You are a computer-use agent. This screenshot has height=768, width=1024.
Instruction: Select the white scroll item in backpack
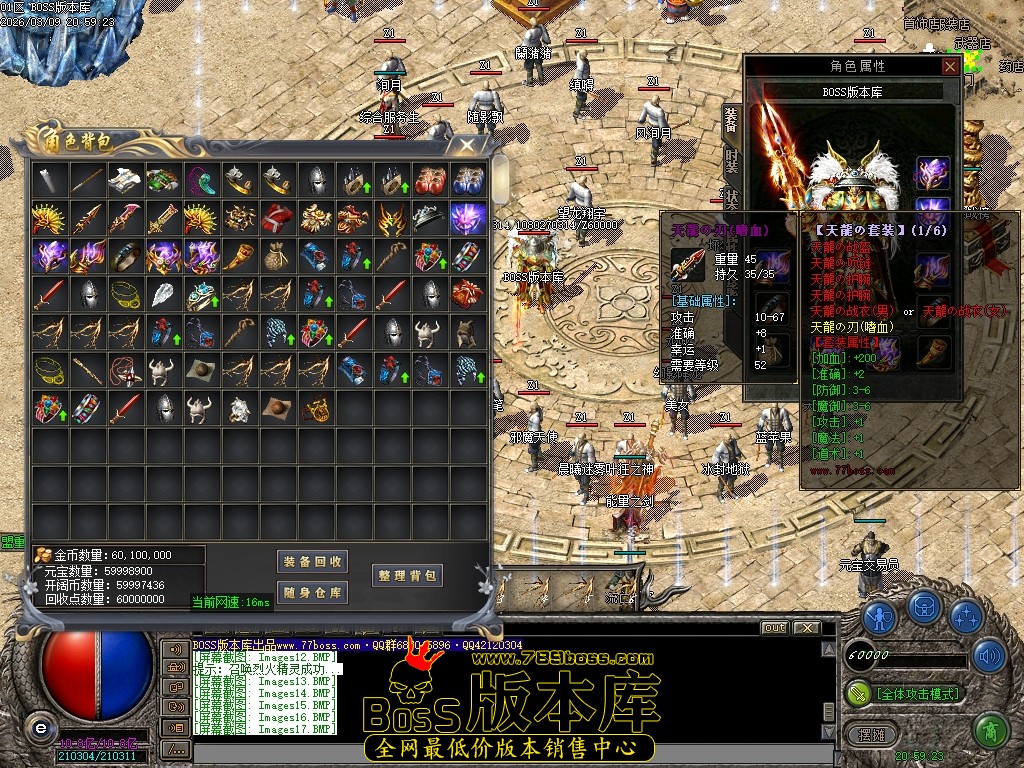pos(124,181)
